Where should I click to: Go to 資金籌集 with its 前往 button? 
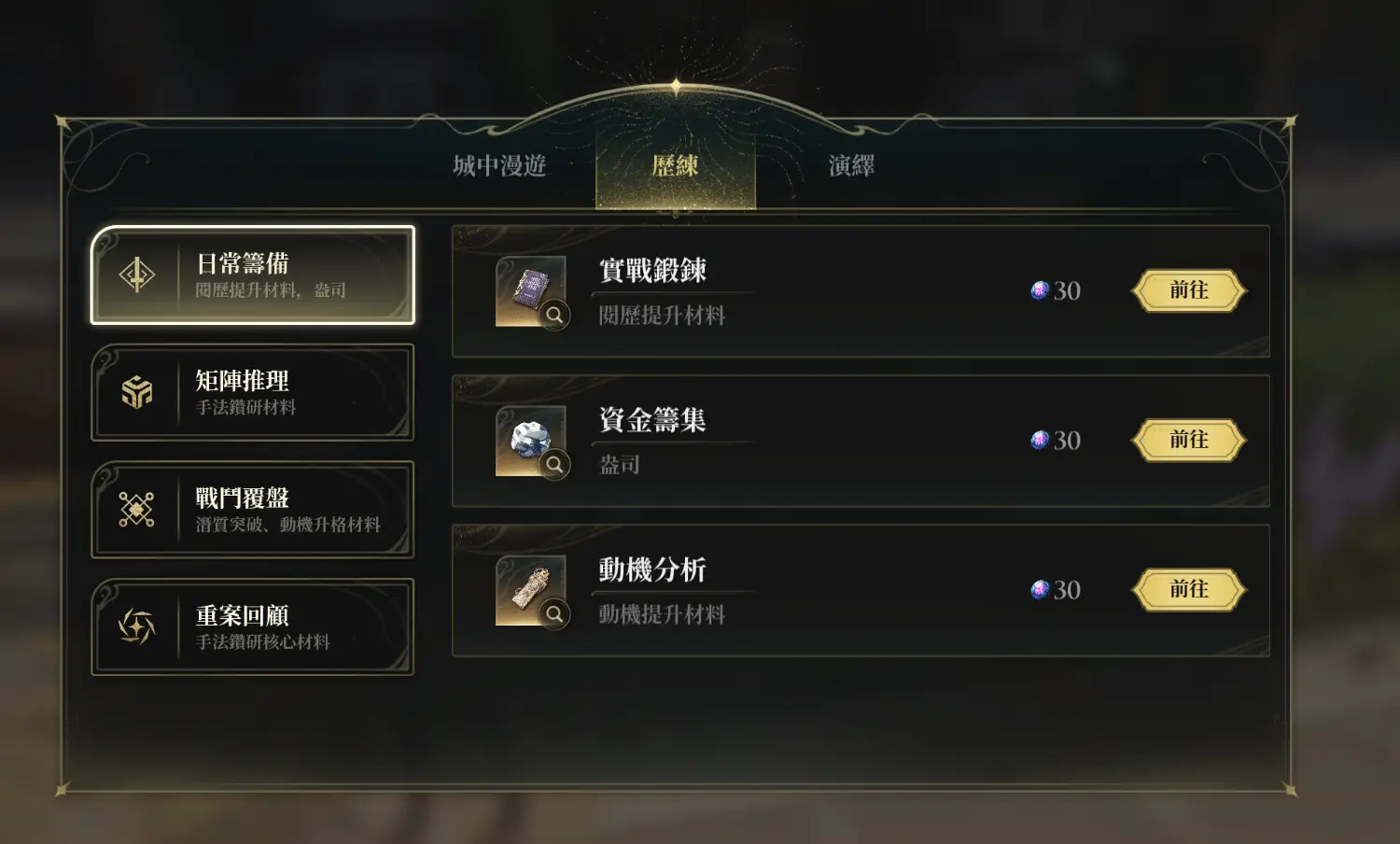pyautogui.click(x=1188, y=440)
